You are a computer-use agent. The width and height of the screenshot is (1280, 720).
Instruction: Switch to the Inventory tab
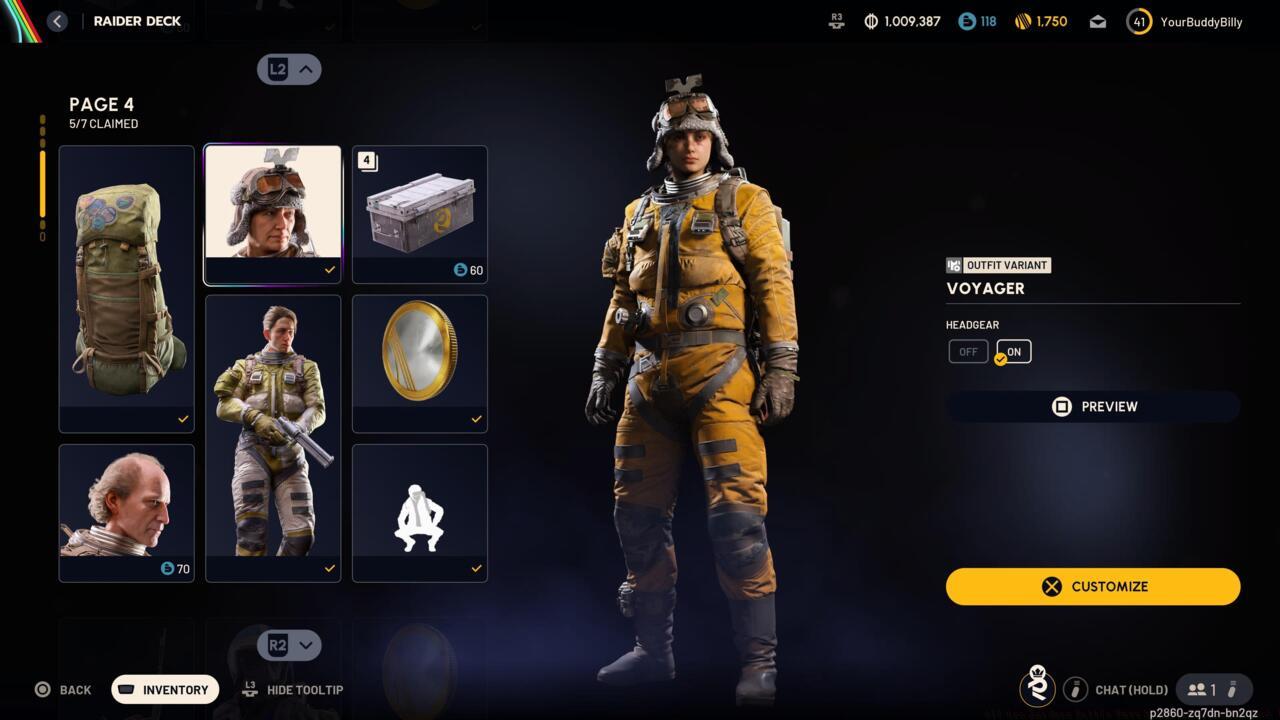coord(164,689)
